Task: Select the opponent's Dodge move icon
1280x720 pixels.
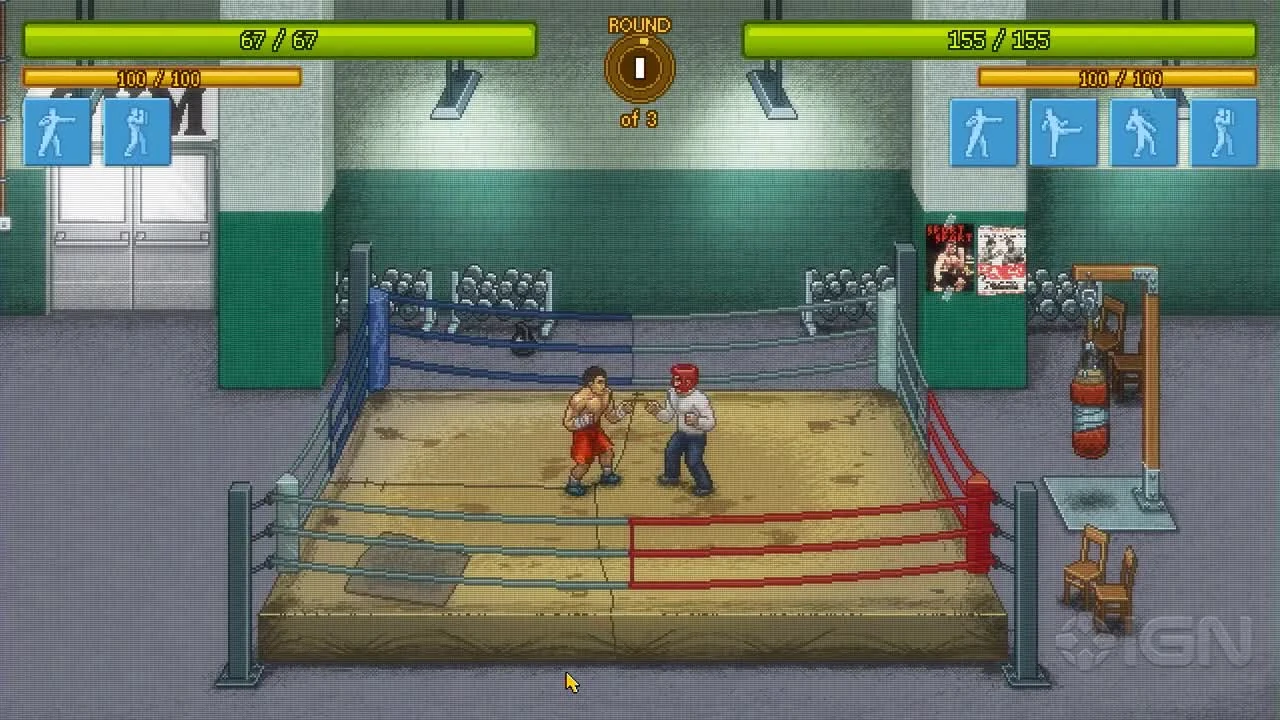Action: coord(1143,130)
